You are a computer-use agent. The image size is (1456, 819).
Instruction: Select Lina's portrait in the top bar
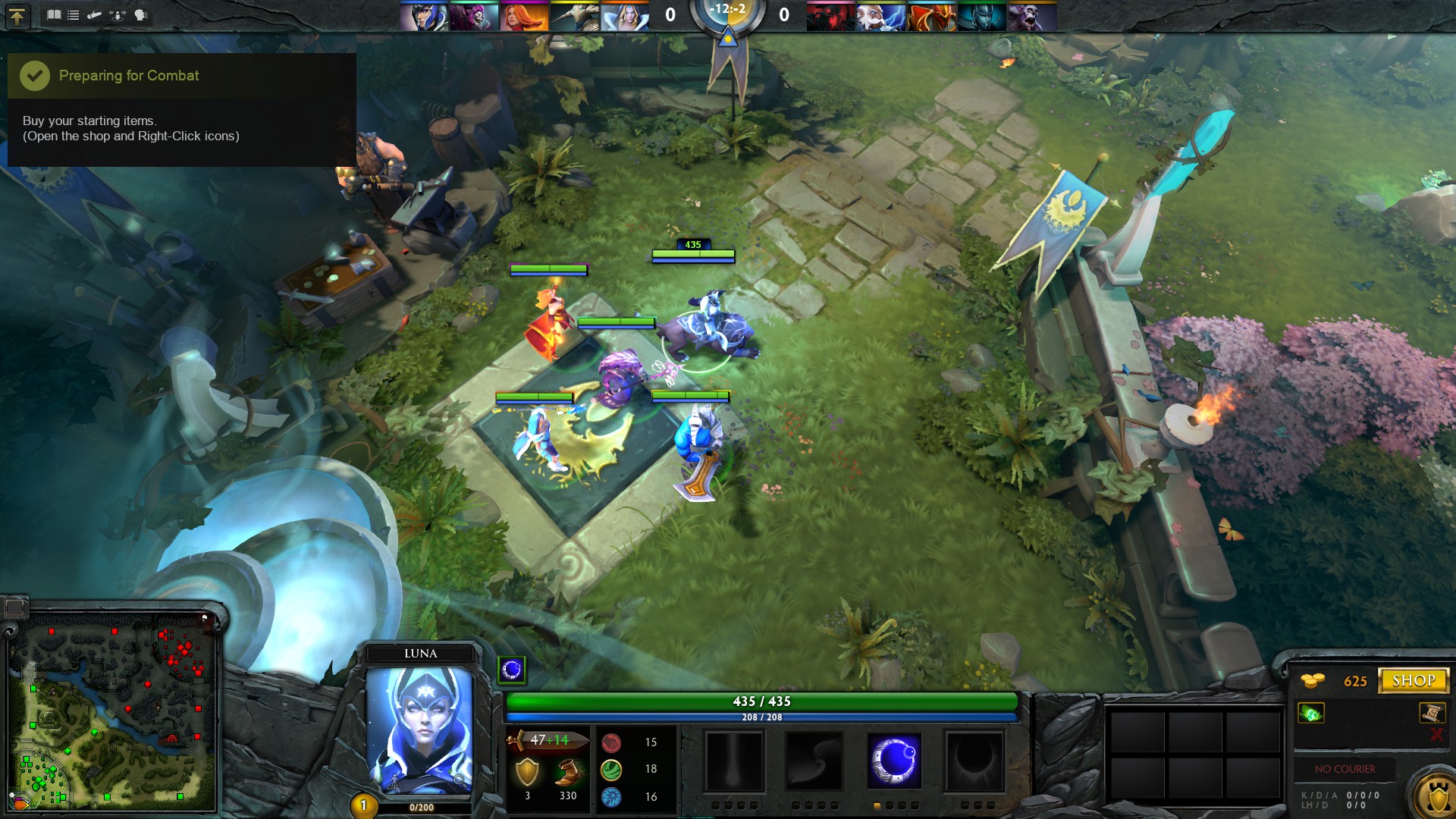pyautogui.click(x=524, y=17)
